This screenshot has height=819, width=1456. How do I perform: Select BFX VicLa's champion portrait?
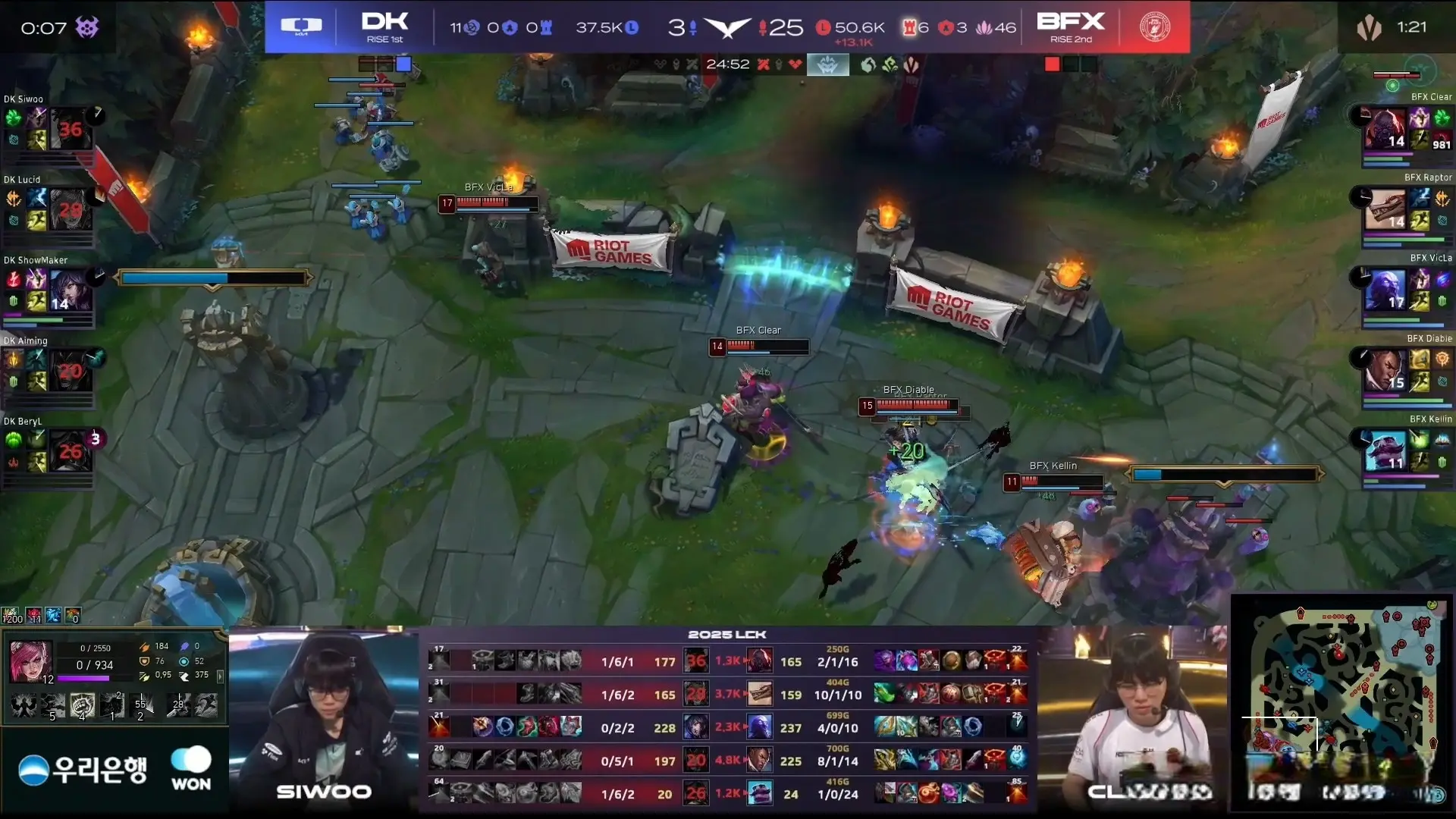click(x=1385, y=290)
